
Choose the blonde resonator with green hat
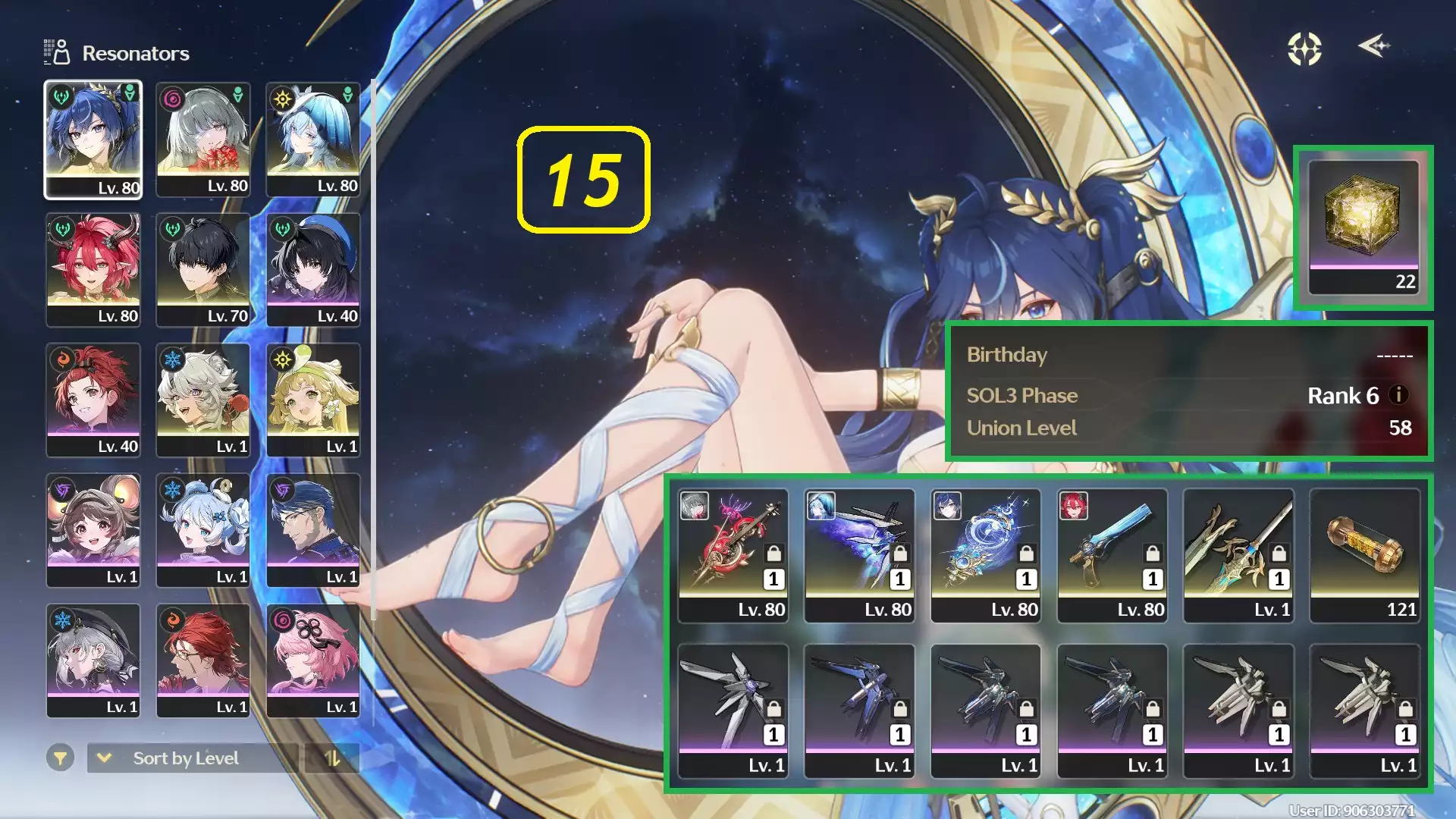(313, 400)
